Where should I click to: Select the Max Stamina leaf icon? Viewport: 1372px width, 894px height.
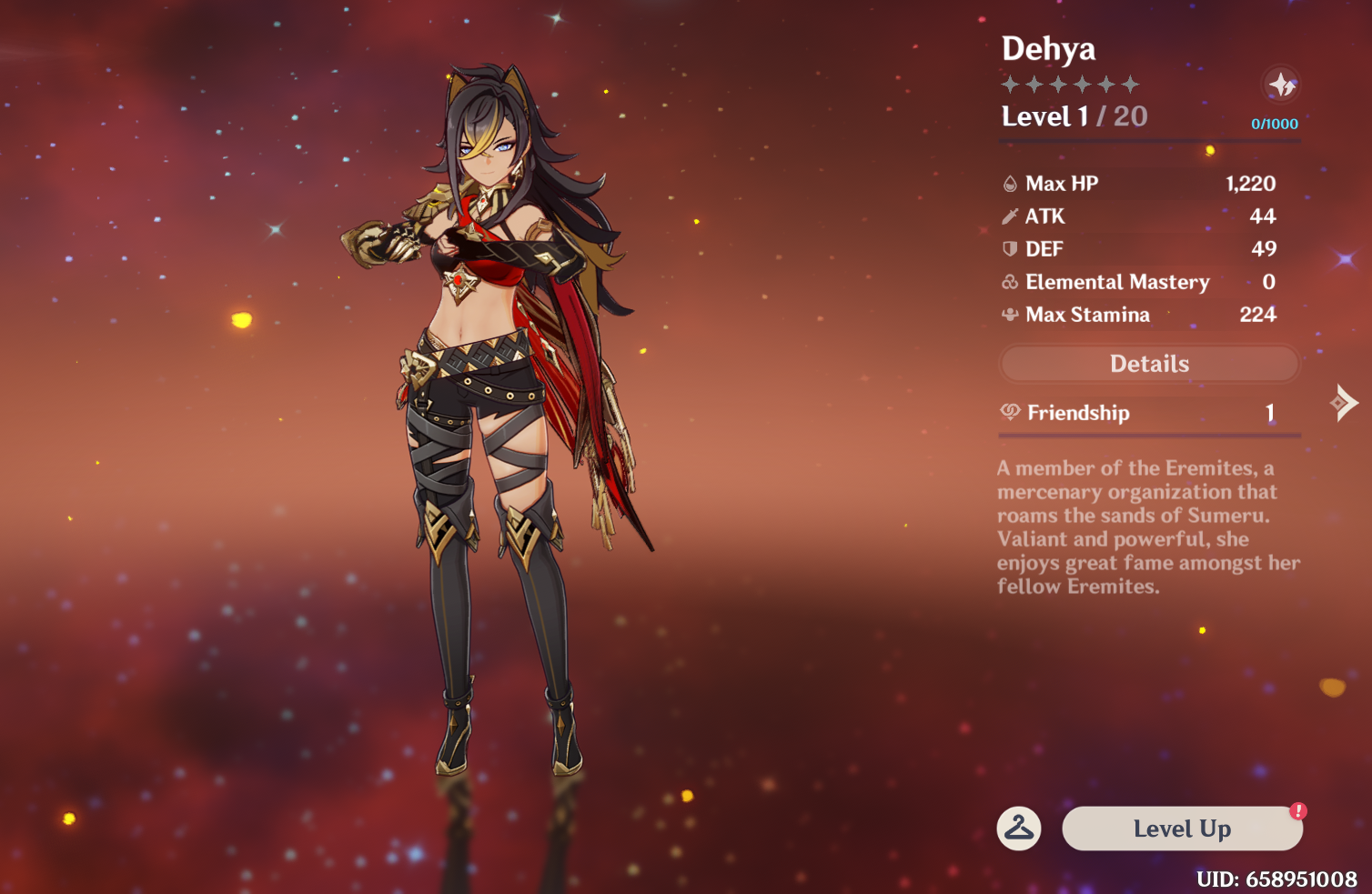point(1010,315)
